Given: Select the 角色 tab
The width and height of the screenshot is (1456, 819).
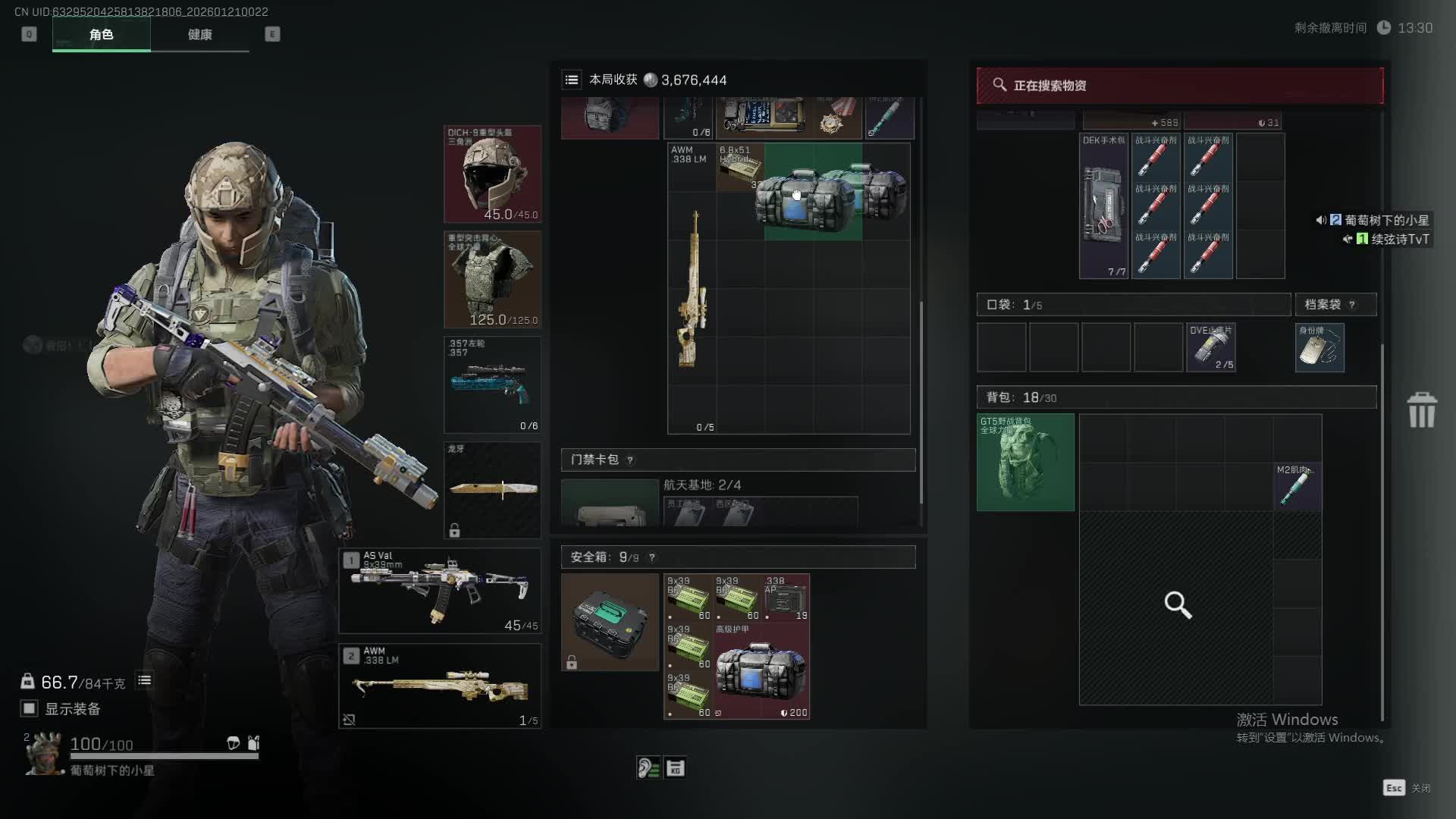Looking at the screenshot, I should pyautogui.click(x=101, y=35).
